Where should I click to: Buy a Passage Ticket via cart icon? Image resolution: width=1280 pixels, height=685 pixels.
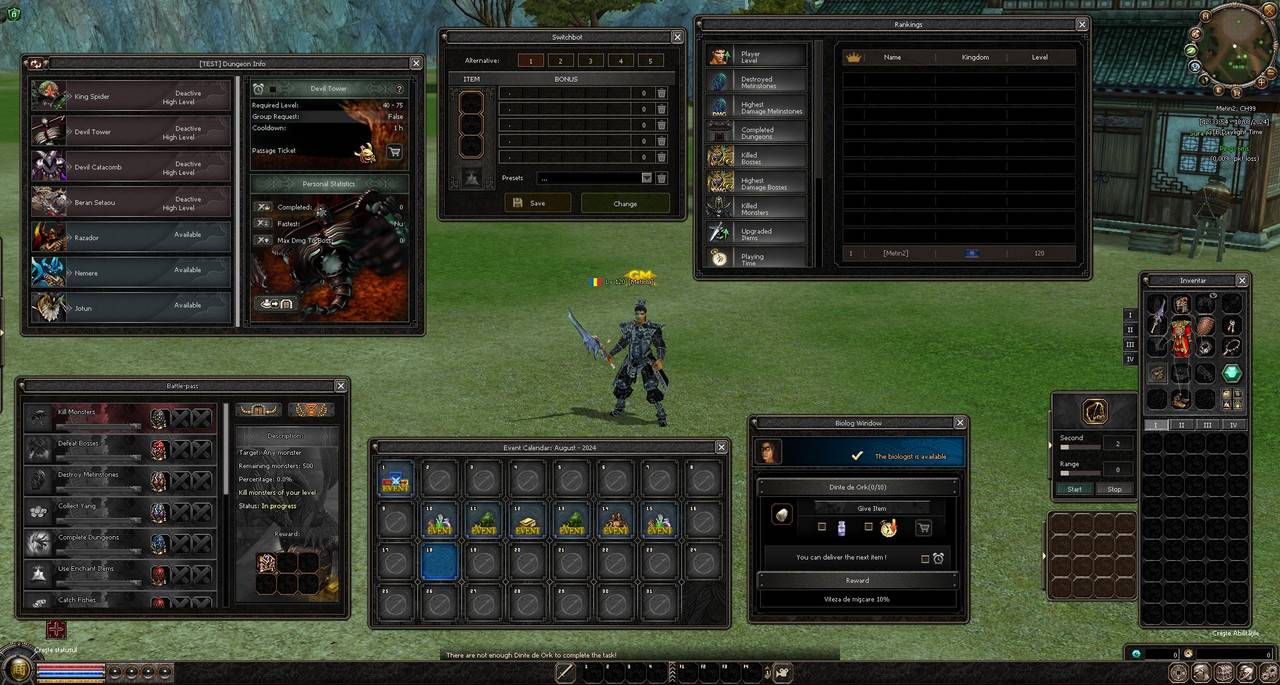tap(394, 152)
